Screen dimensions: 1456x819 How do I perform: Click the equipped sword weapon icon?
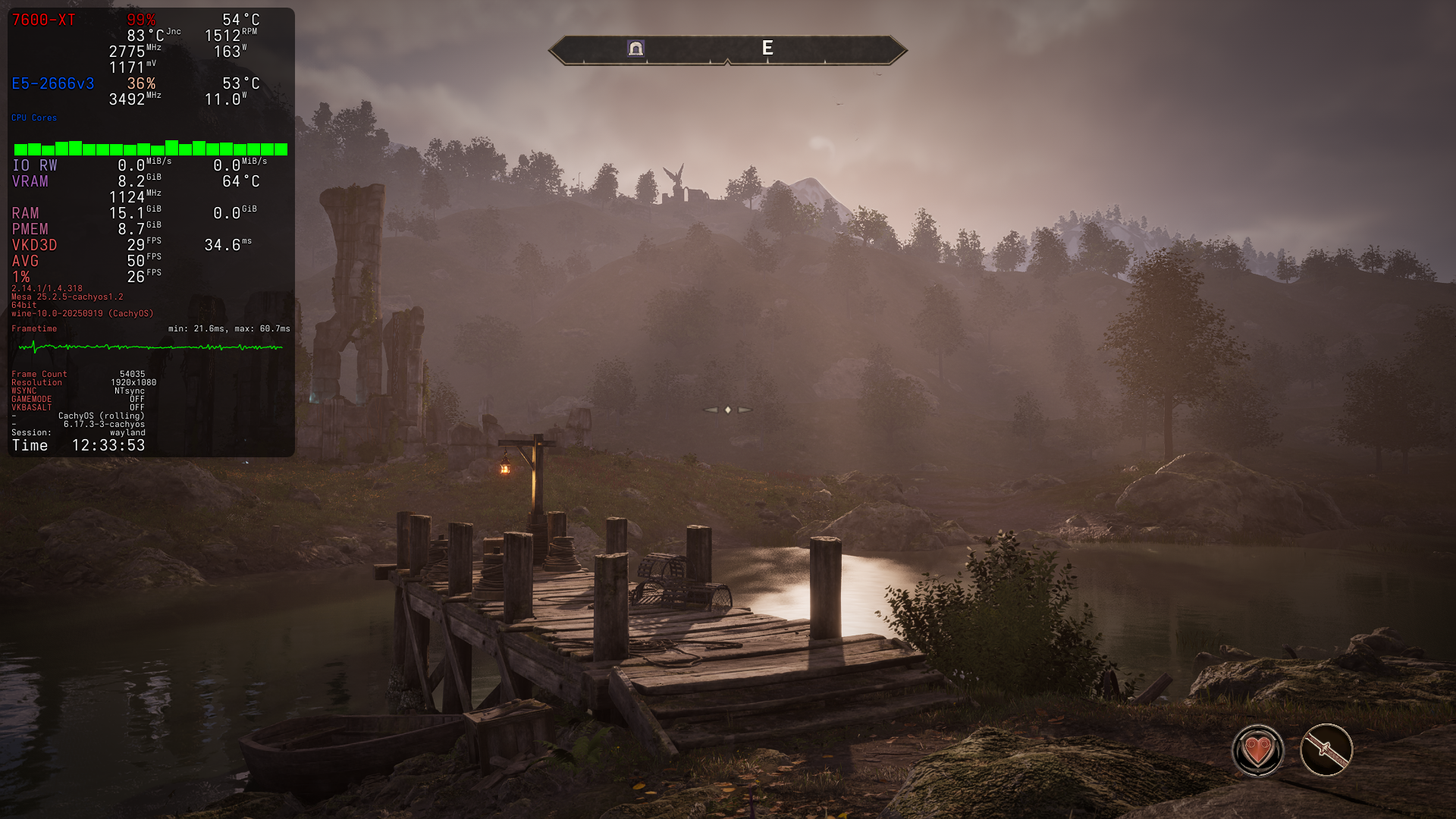1326,750
